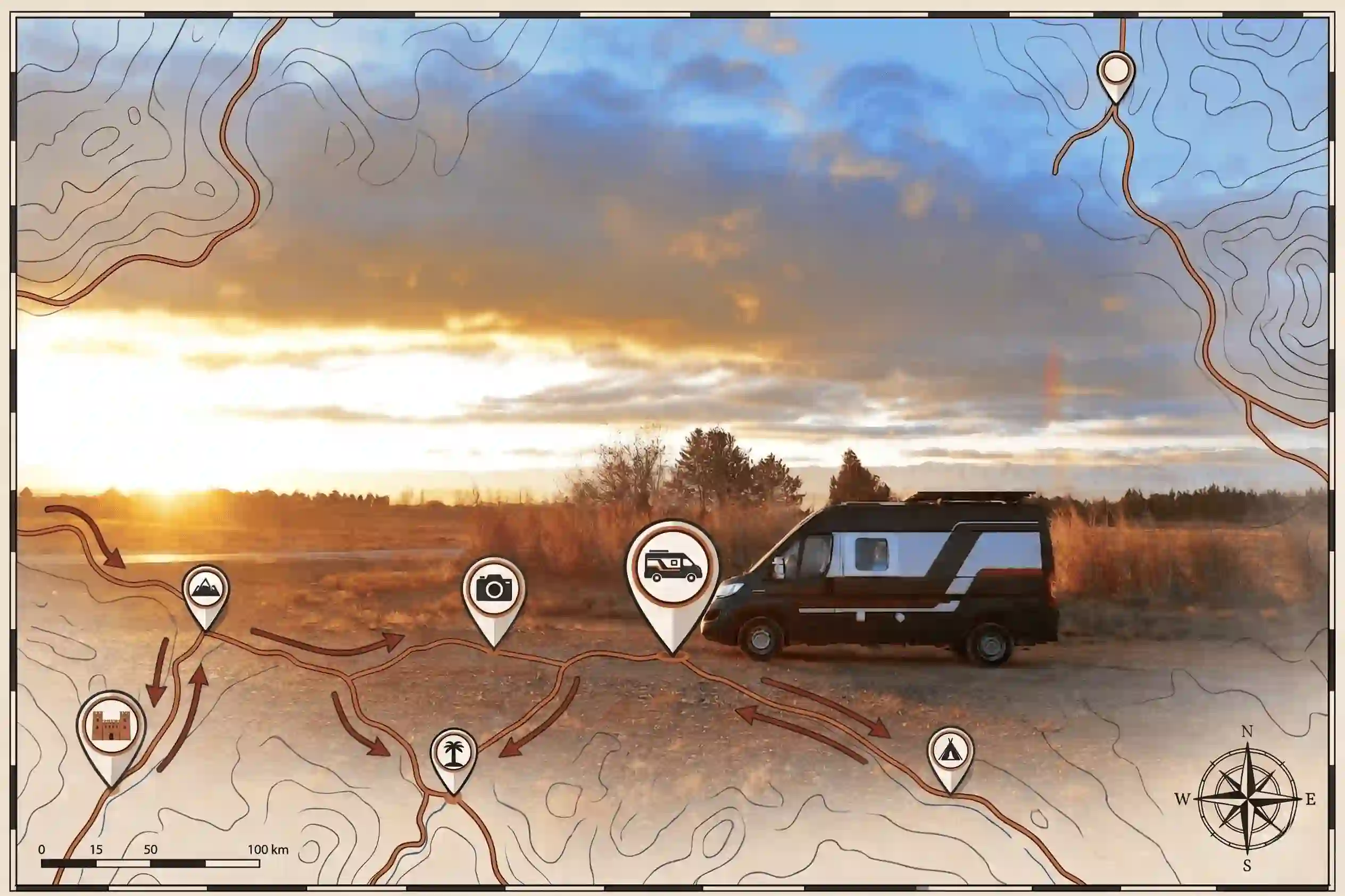Select the palm tree oasis marker
The width and height of the screenshot is (1345, 896).
point(453,754)
